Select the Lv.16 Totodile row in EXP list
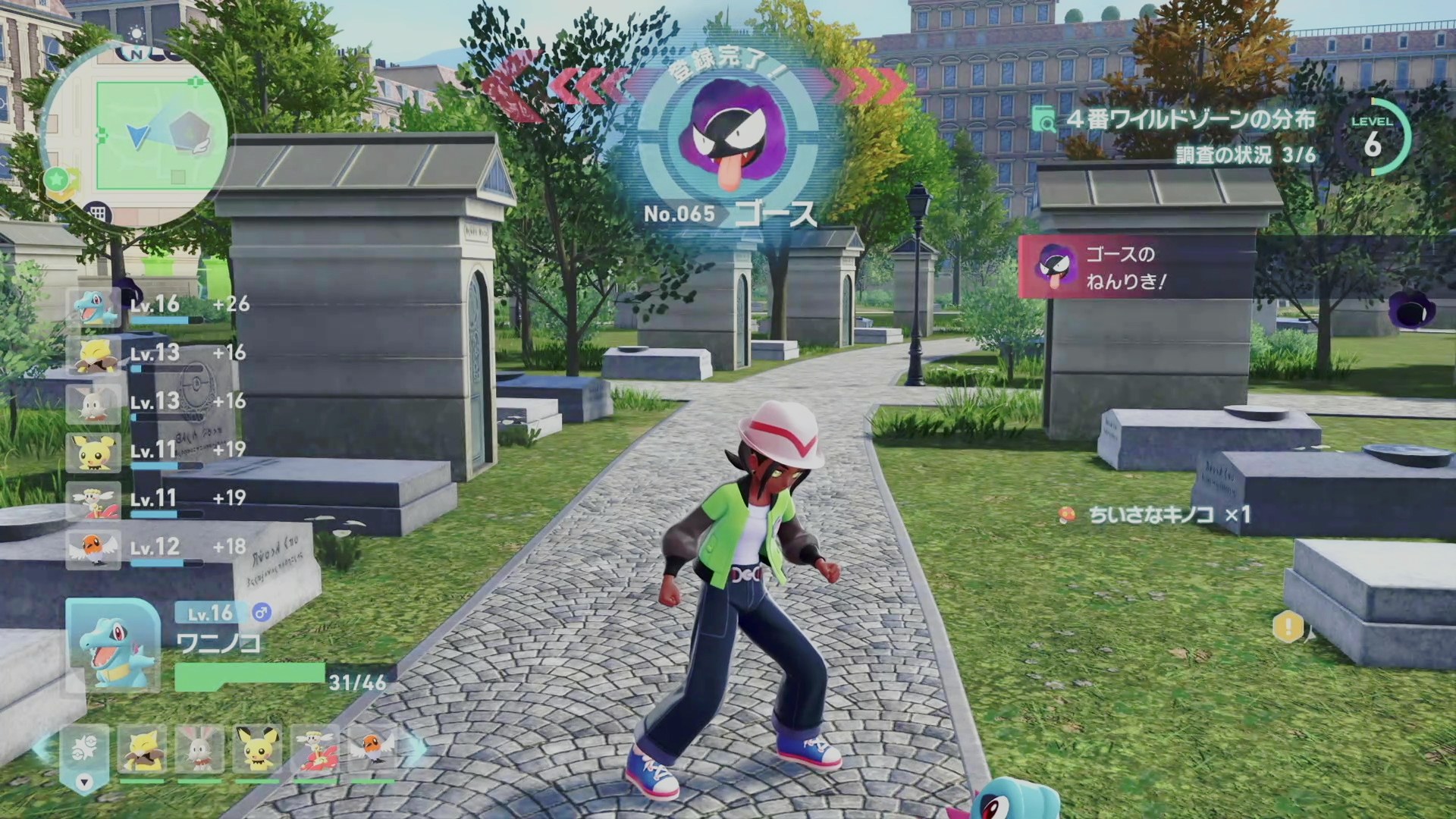The image size is (1456, 819). 155,306
